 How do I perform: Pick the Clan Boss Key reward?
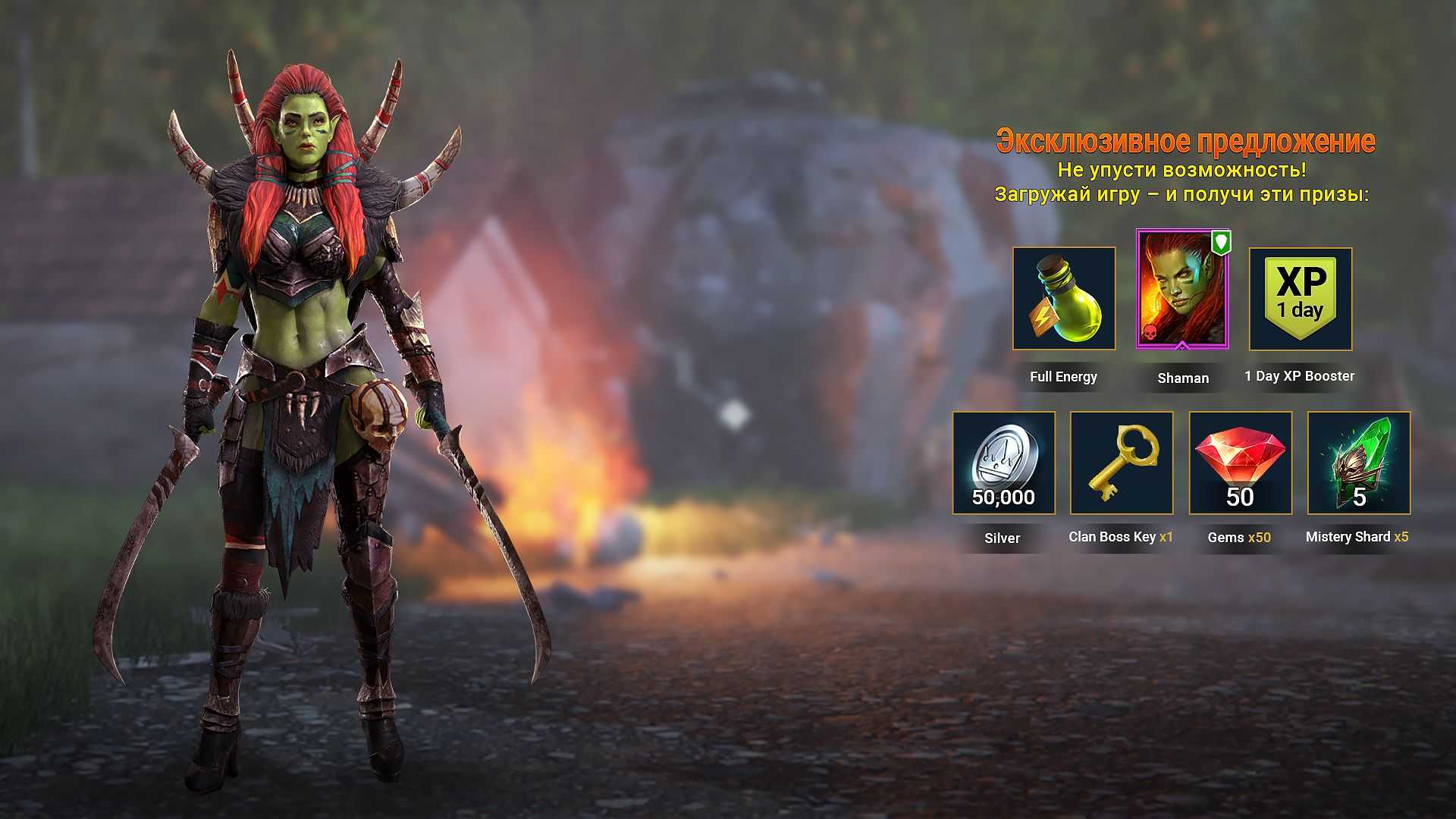pos(1122,463)
